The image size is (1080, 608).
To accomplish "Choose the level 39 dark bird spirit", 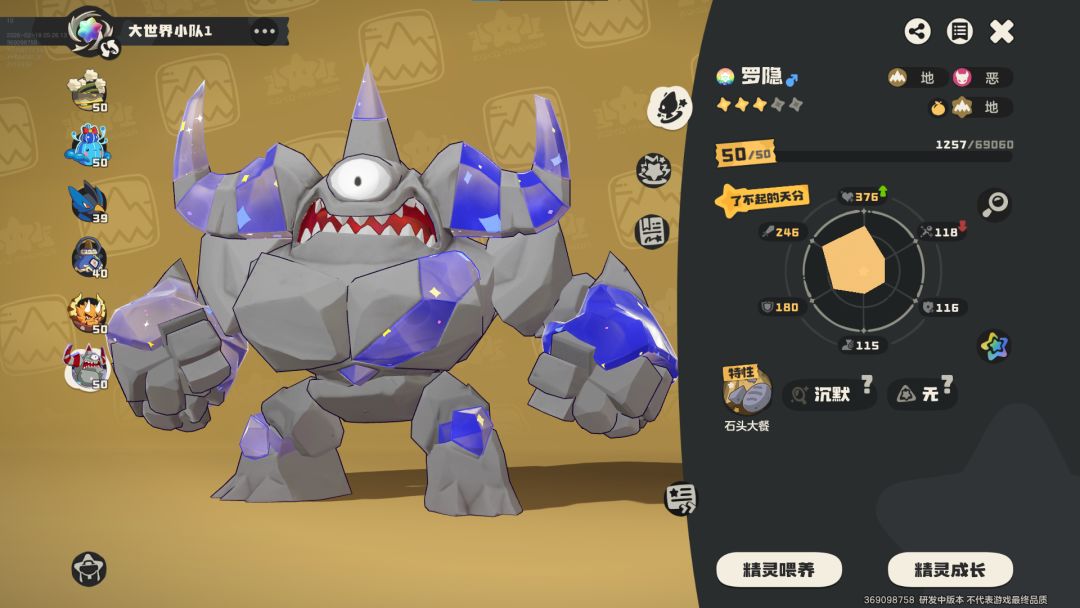I will coord(88,203).
